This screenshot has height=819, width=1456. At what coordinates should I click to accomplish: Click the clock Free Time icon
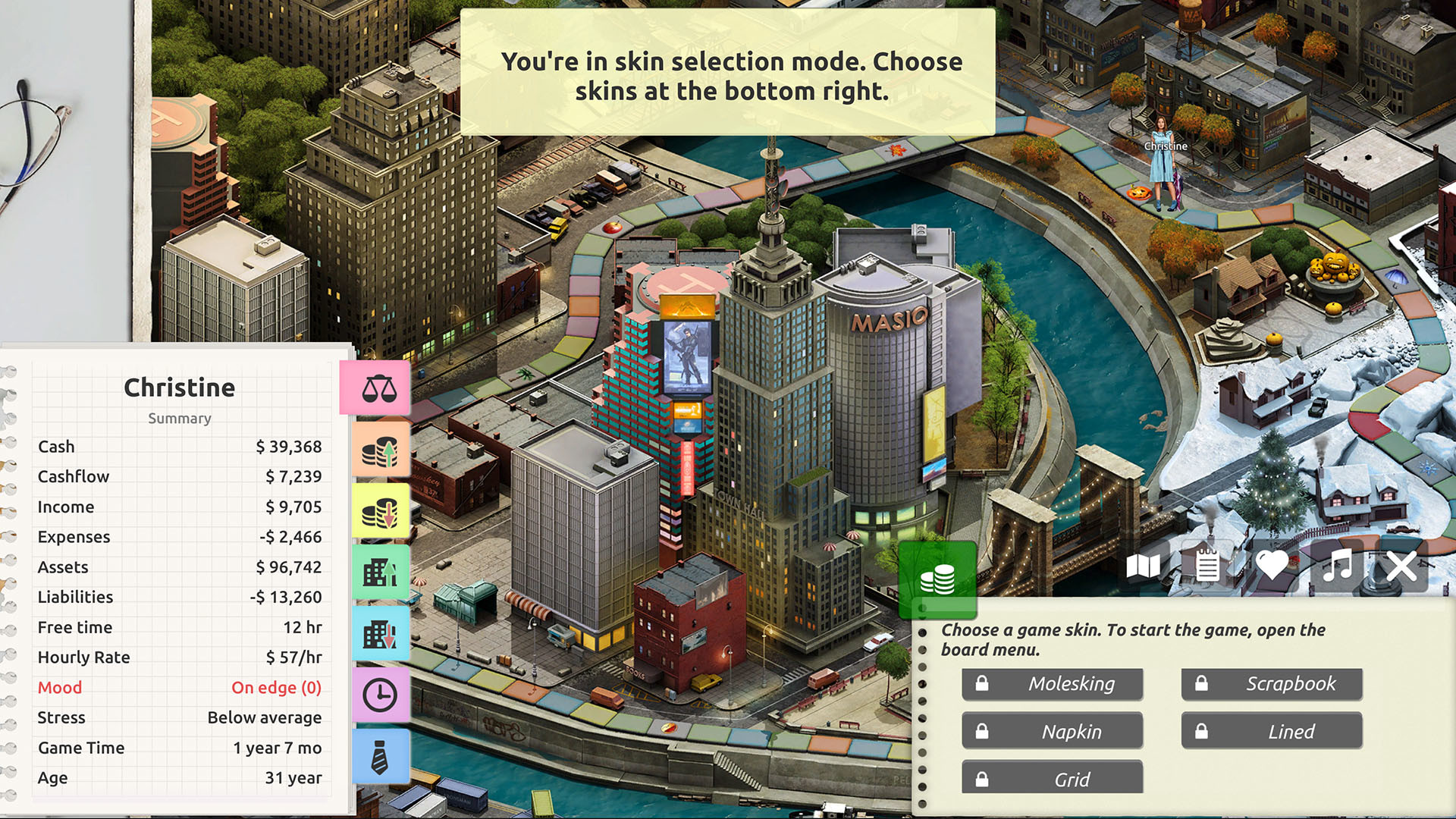click(381, 695)
